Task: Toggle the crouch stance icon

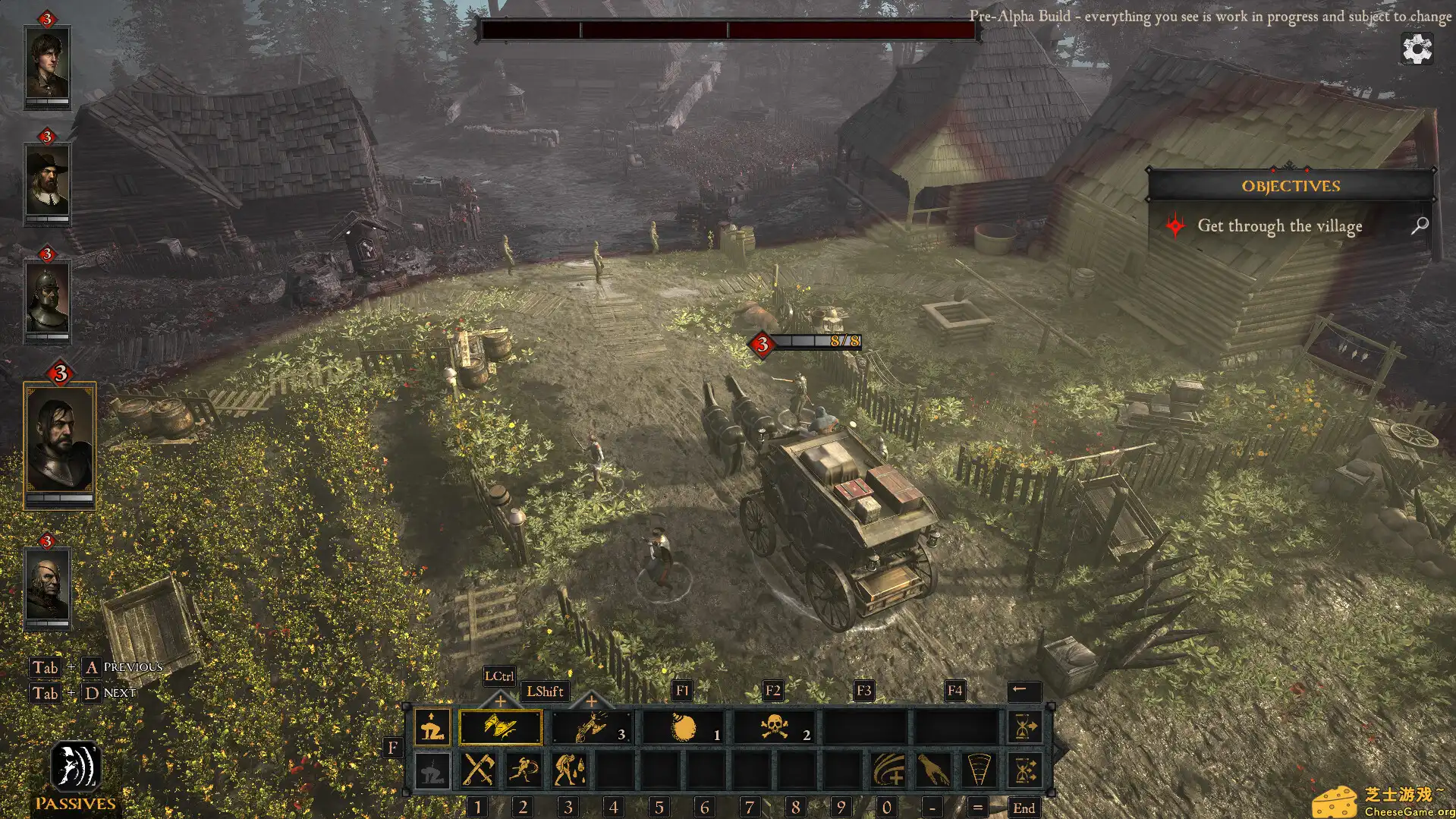Action: click(431, 727)
